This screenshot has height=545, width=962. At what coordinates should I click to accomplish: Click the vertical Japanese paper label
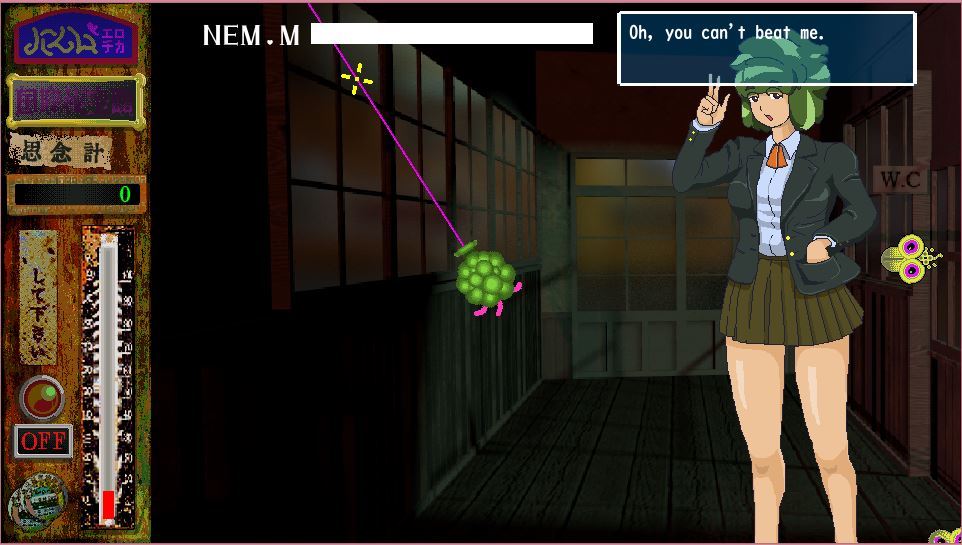click(x=39, y=299)
